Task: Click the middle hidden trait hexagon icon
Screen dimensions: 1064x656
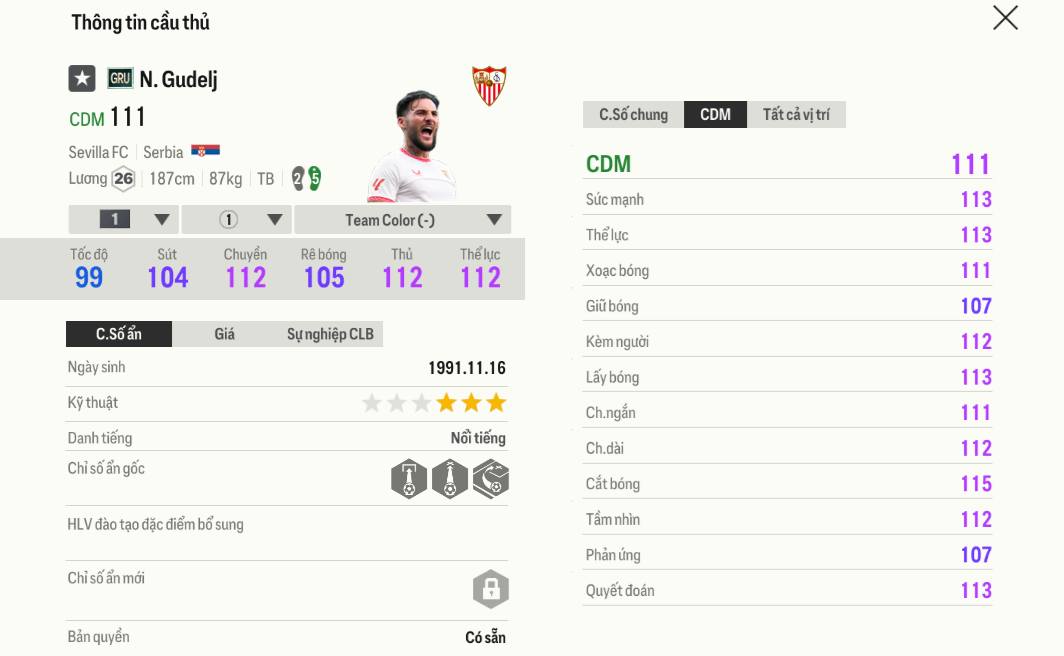Action: tap(450, 479)
